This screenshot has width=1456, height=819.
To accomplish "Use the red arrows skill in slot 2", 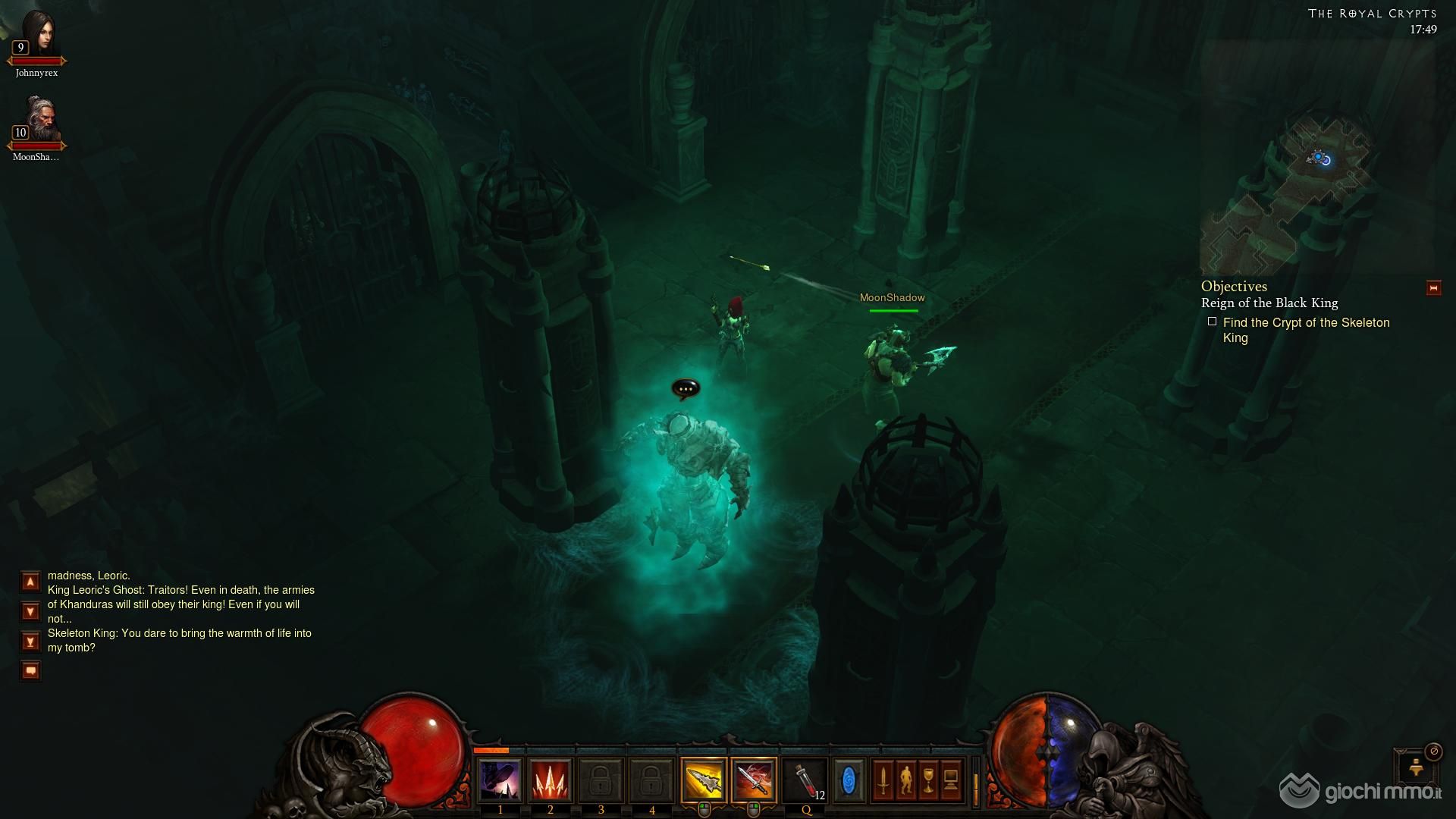I will click(x=551, y=780).
